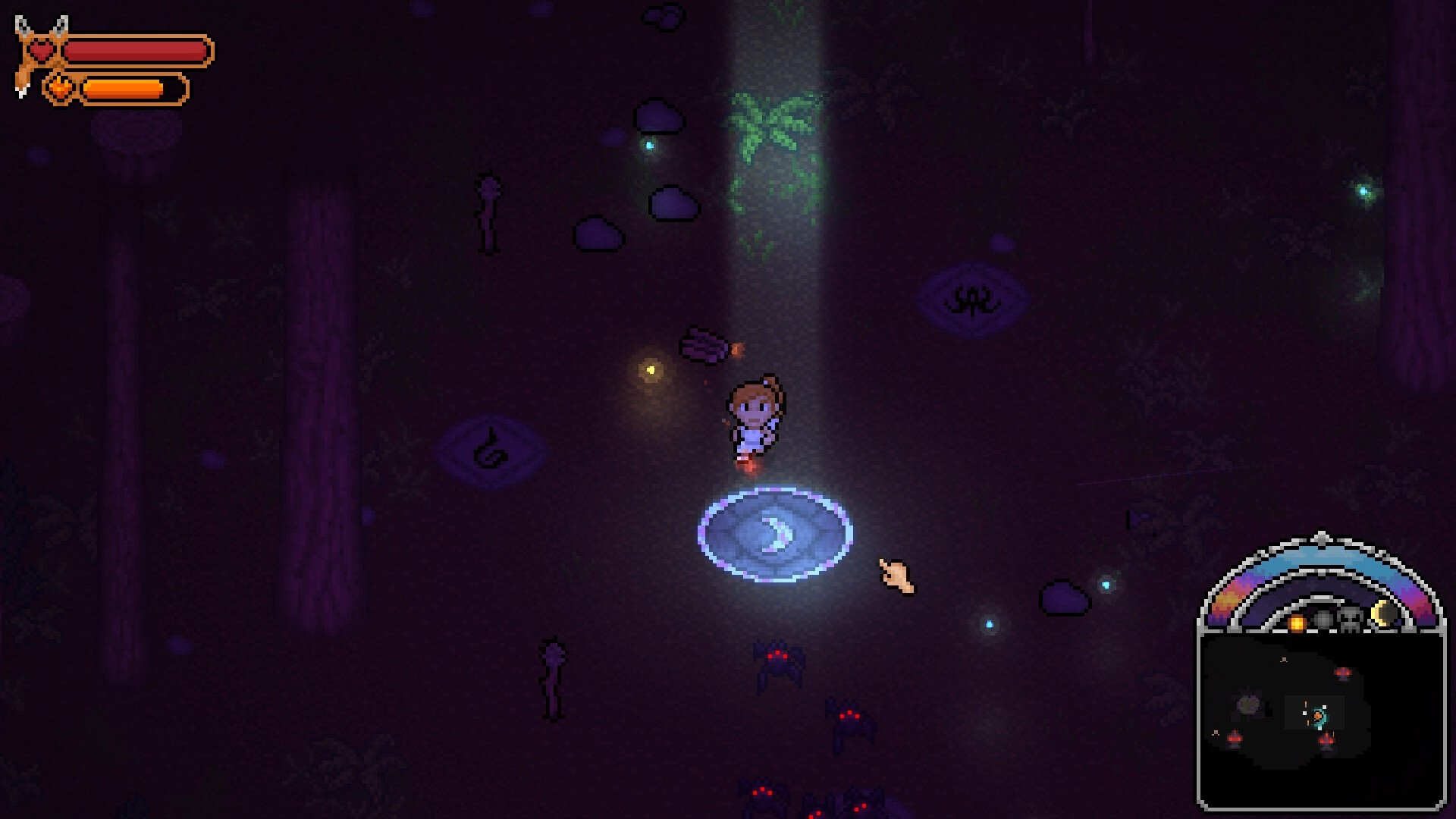
Task: Click the heart icon beside the health bar
Action: coord(42,50)
